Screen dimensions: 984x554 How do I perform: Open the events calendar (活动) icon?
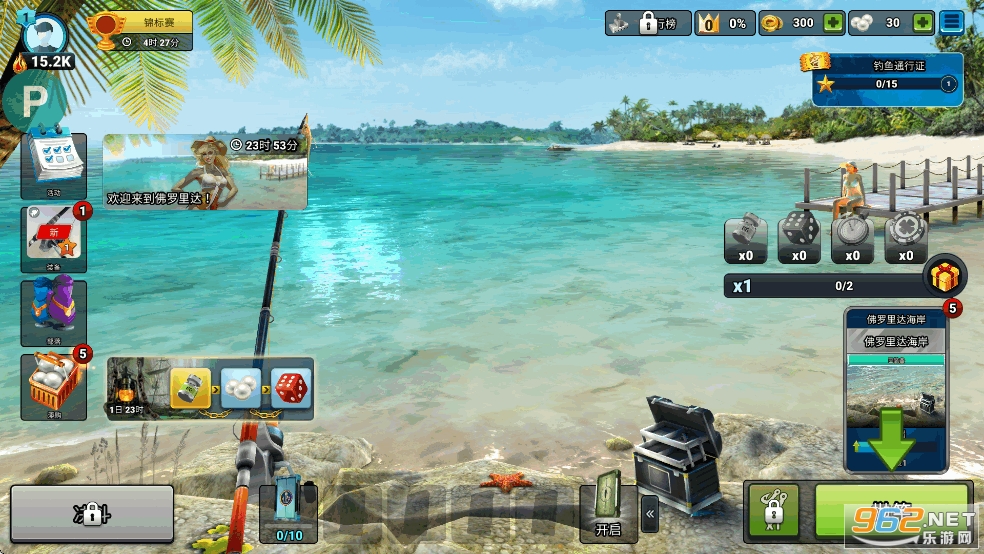pyautogui.click(x=54, y=166)
